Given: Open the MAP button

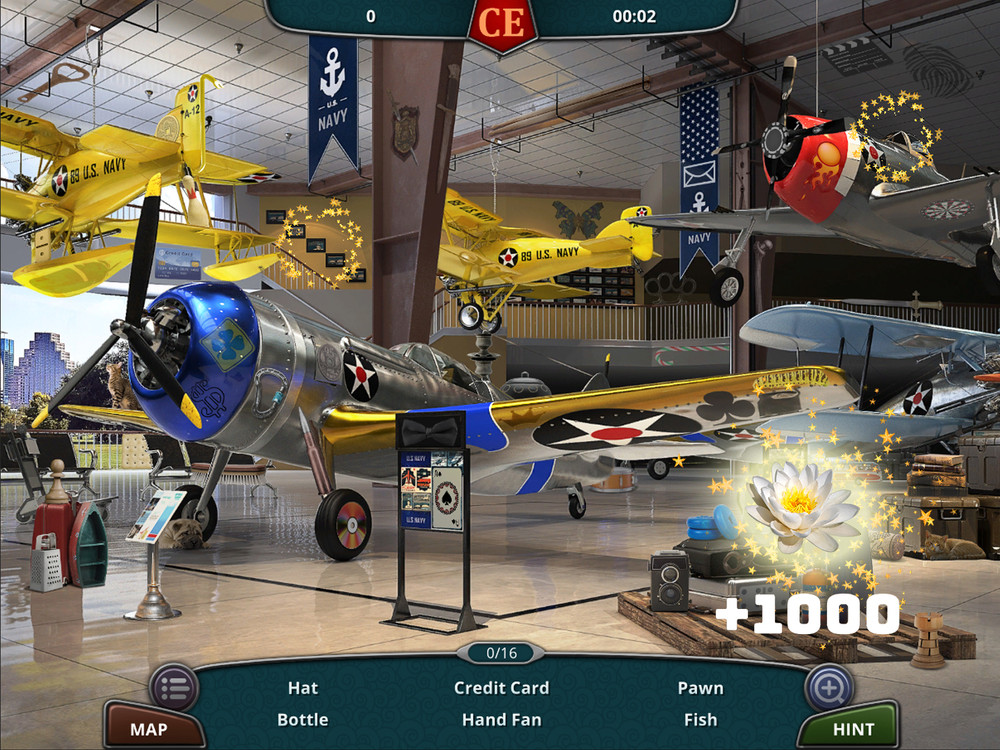Looking at the screenshot, I should [150, 729].
